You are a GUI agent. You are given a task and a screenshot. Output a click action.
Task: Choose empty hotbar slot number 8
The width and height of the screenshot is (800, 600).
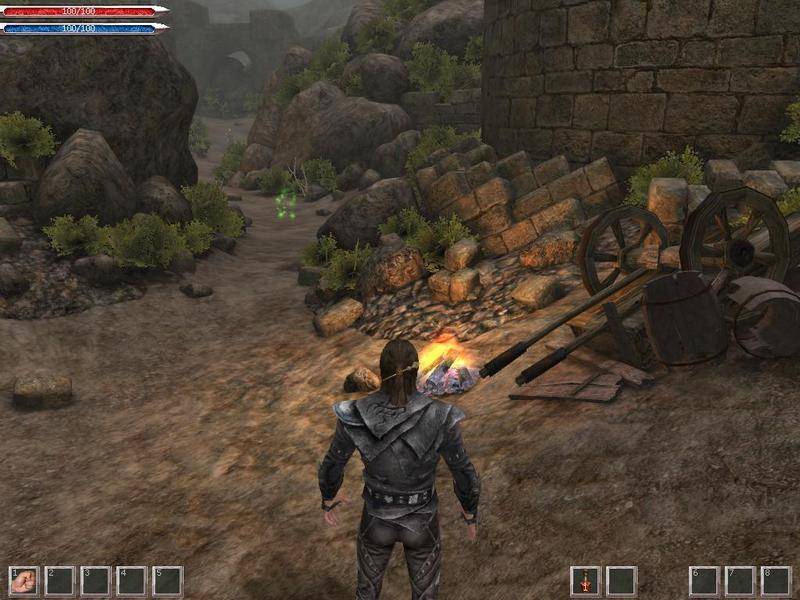(776, 581)
